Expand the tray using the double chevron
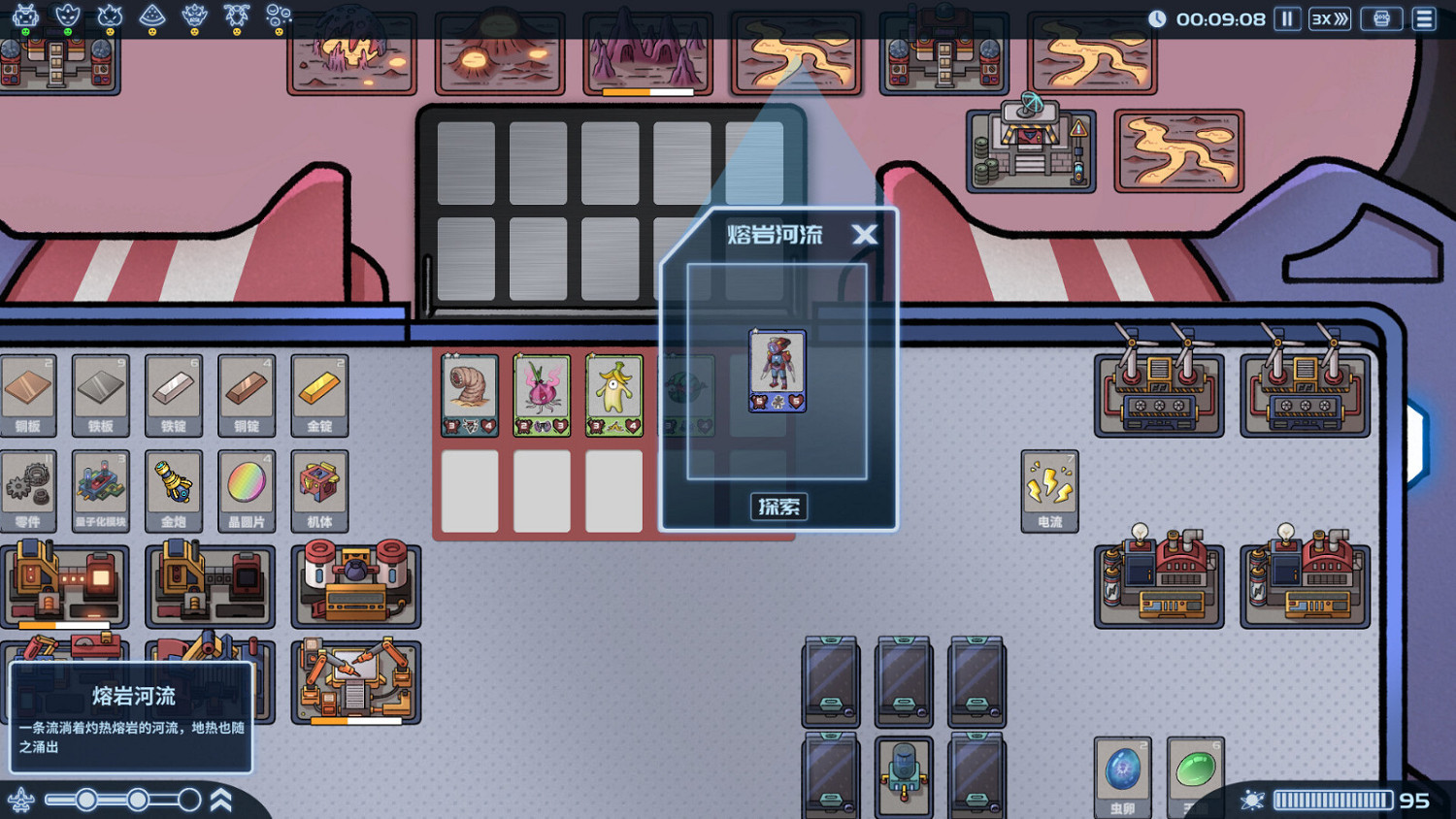Screen dimensions: 1456x819 [x=221, y=800]
